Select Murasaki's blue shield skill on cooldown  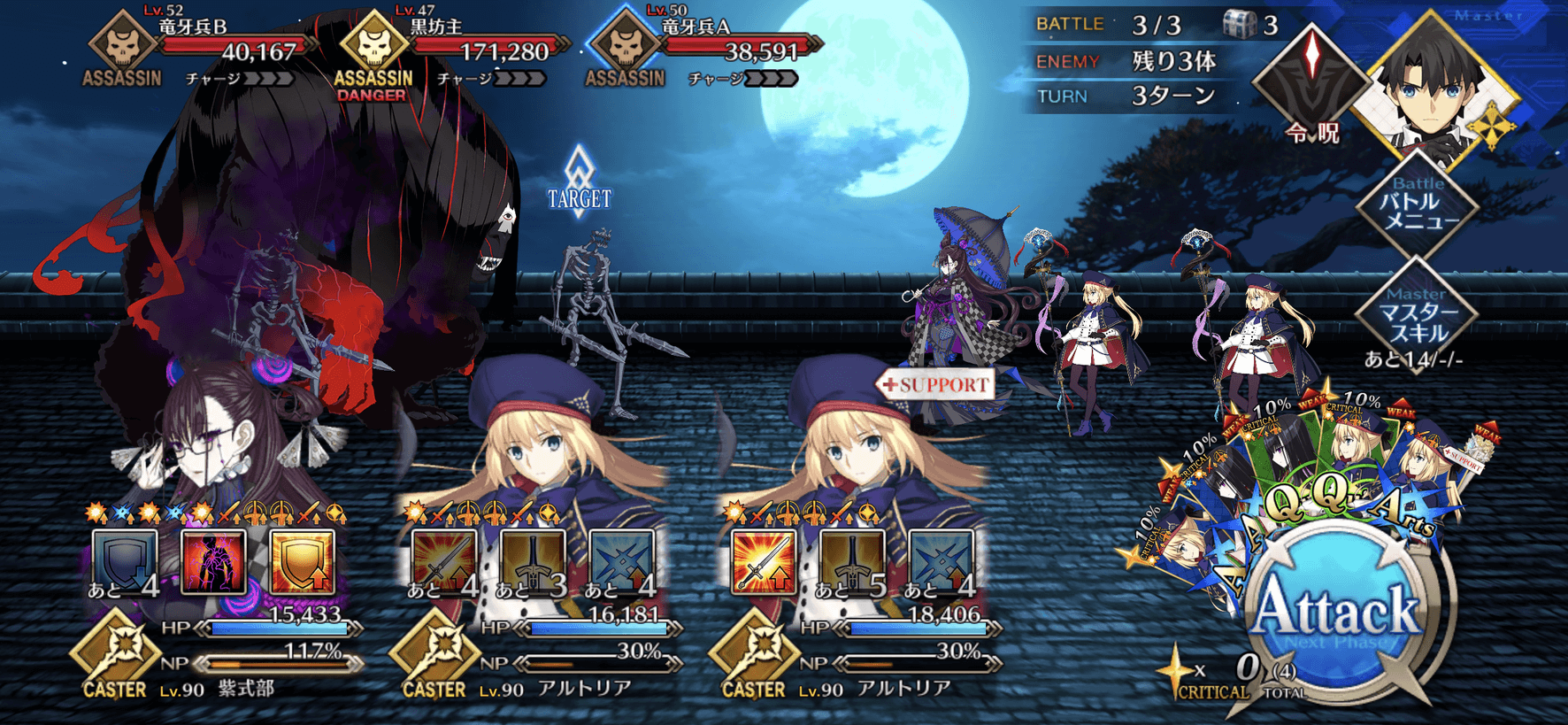pyautogui.click(x=125, y=562)
